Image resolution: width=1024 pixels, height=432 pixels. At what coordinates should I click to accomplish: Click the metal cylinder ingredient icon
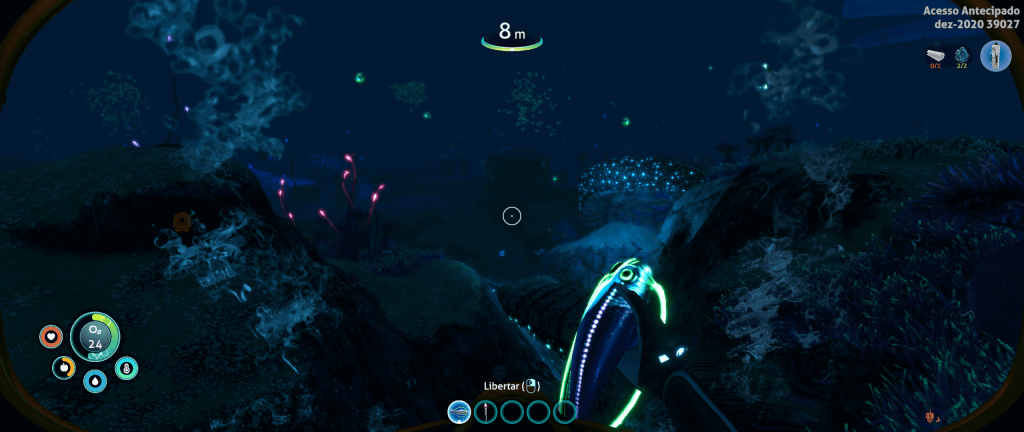(x=937, y=55)
